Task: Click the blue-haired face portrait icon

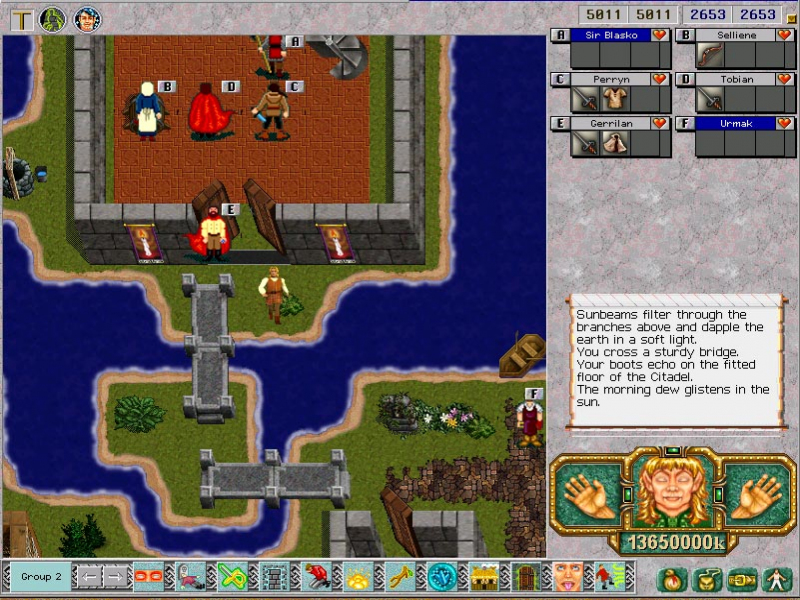Action: point(87,18)
